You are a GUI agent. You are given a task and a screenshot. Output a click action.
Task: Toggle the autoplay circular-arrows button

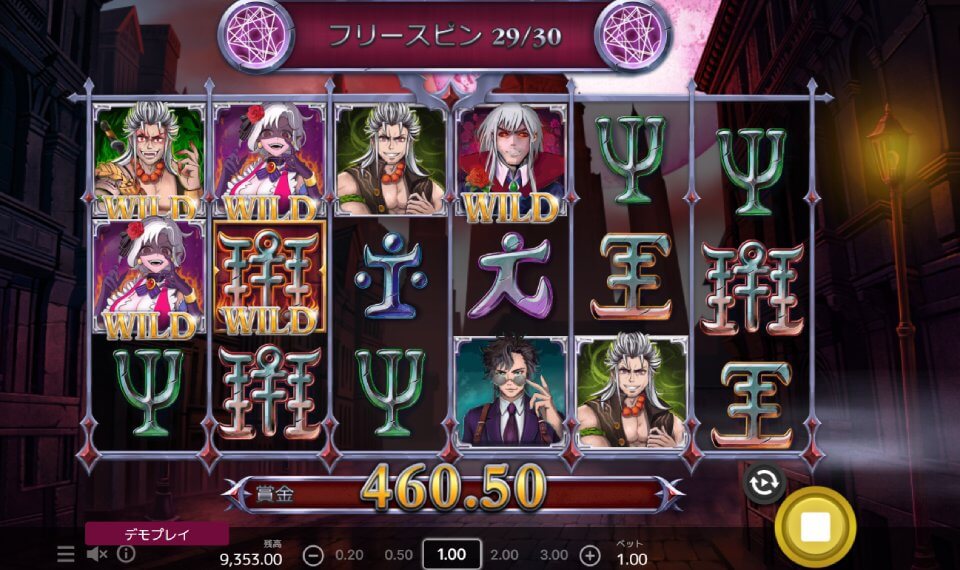(763, 483)
